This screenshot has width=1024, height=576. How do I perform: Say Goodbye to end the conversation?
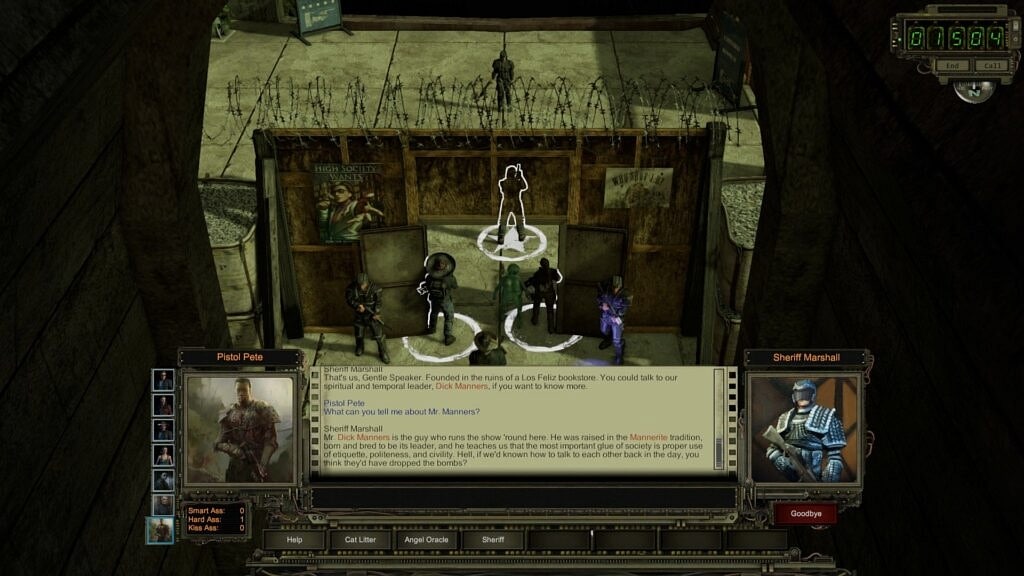[x=805, y=514]
